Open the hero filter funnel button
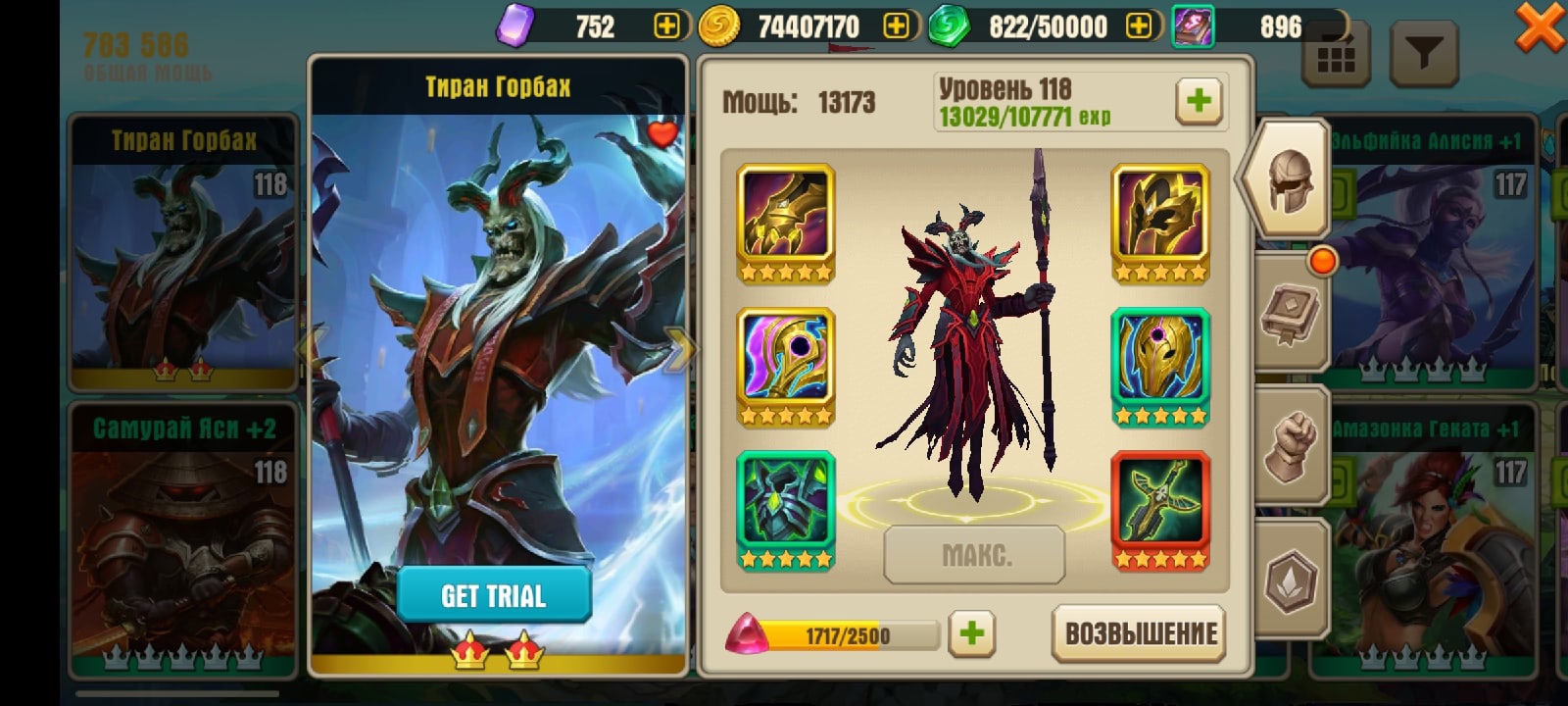The image size is (1568, 706). tap(1424, 54)
